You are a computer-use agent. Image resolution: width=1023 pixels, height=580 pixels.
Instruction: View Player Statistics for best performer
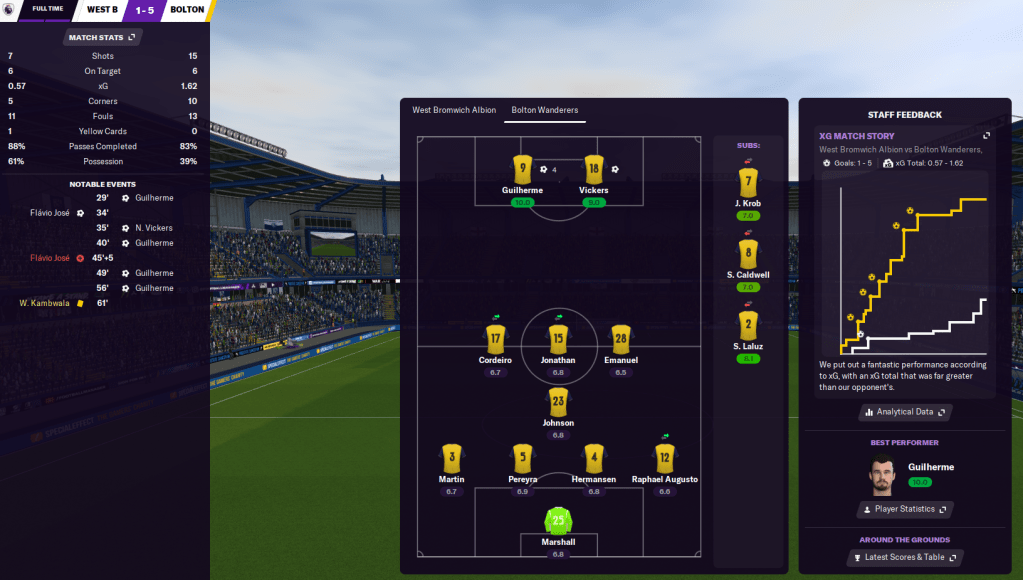pyautogui.click(x=904, y=509)
